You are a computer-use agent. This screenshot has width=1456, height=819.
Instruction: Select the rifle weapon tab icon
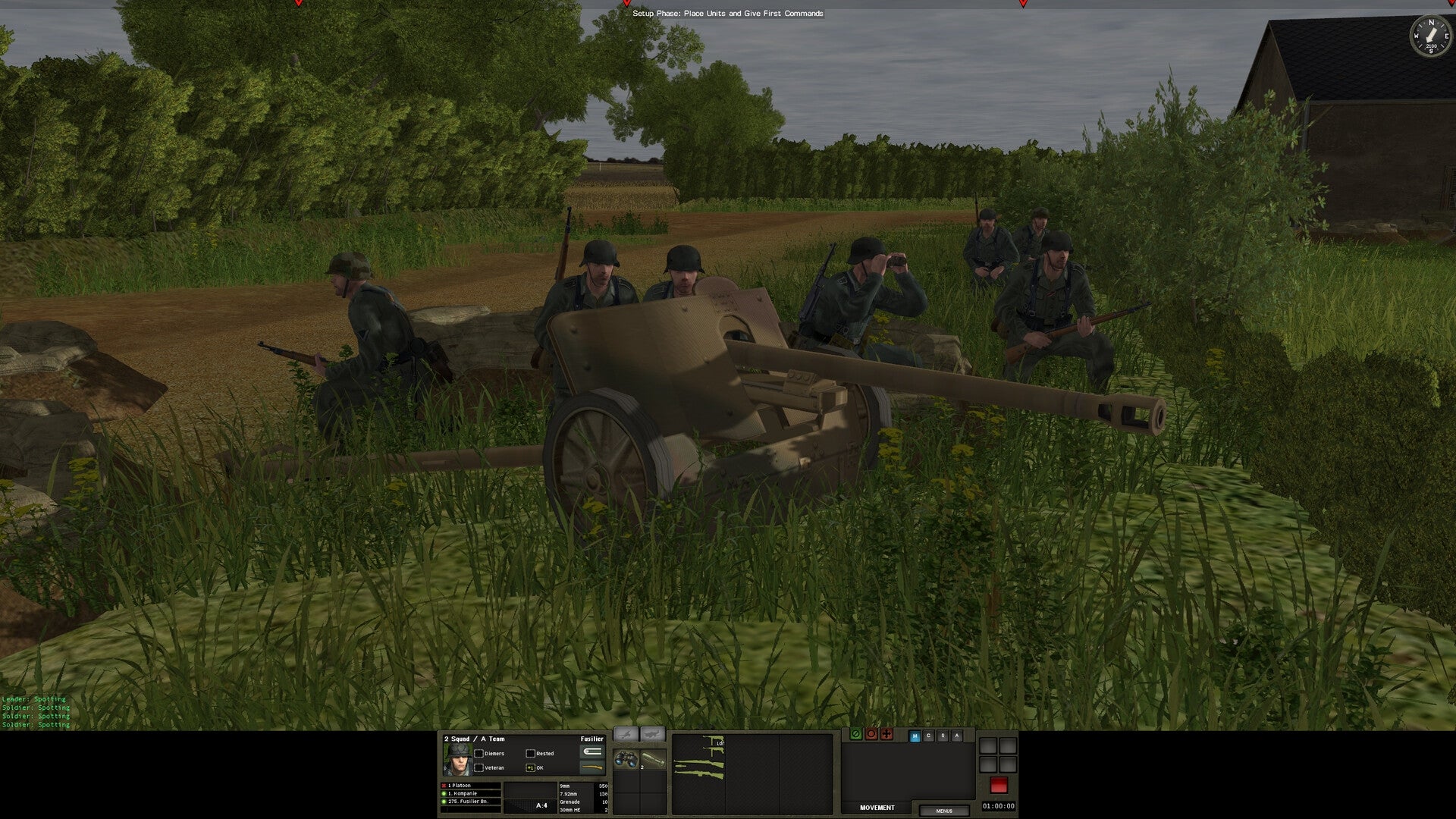click(x=652, y=733)
